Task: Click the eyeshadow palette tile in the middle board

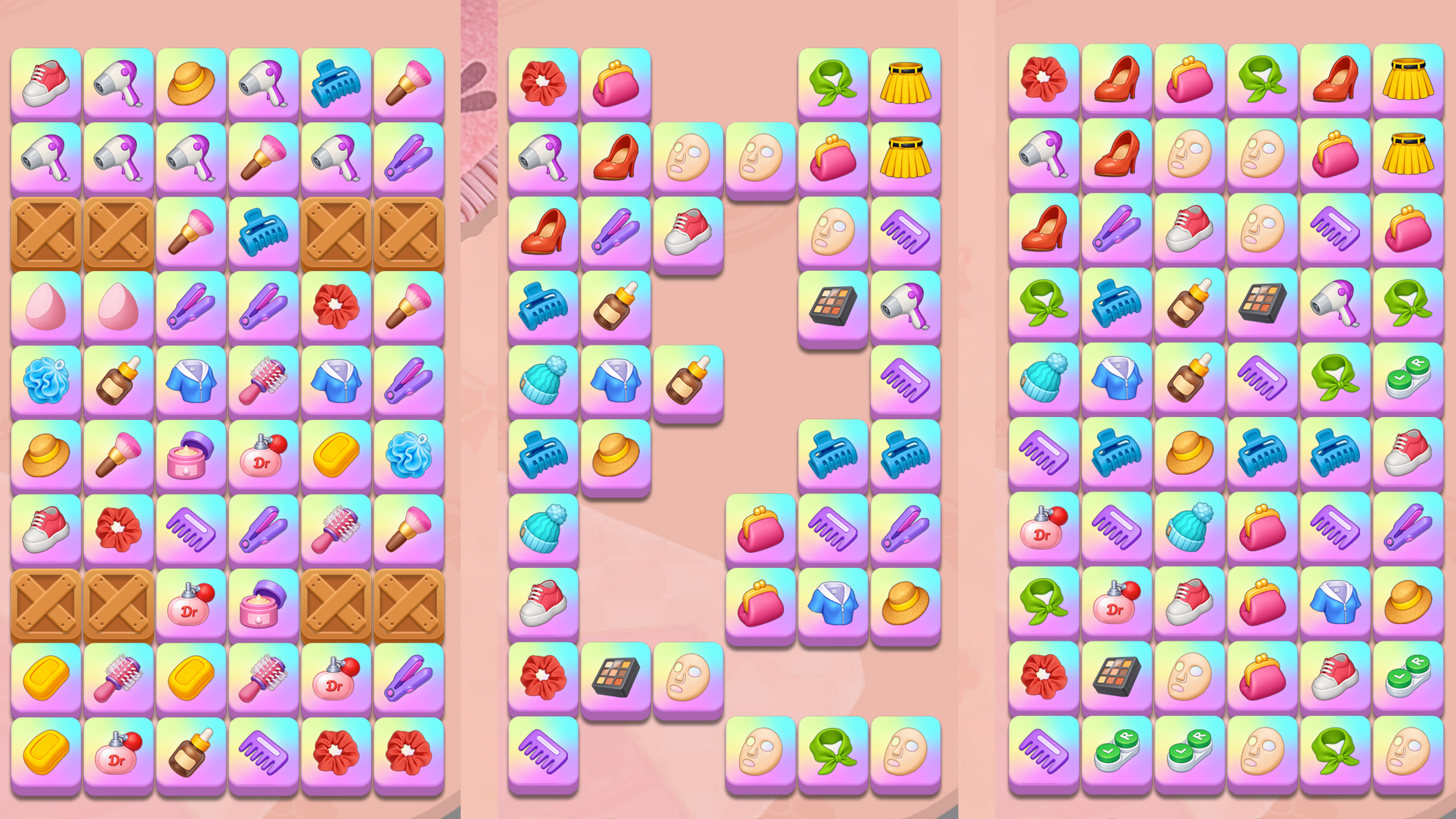Action: [833, 304]
